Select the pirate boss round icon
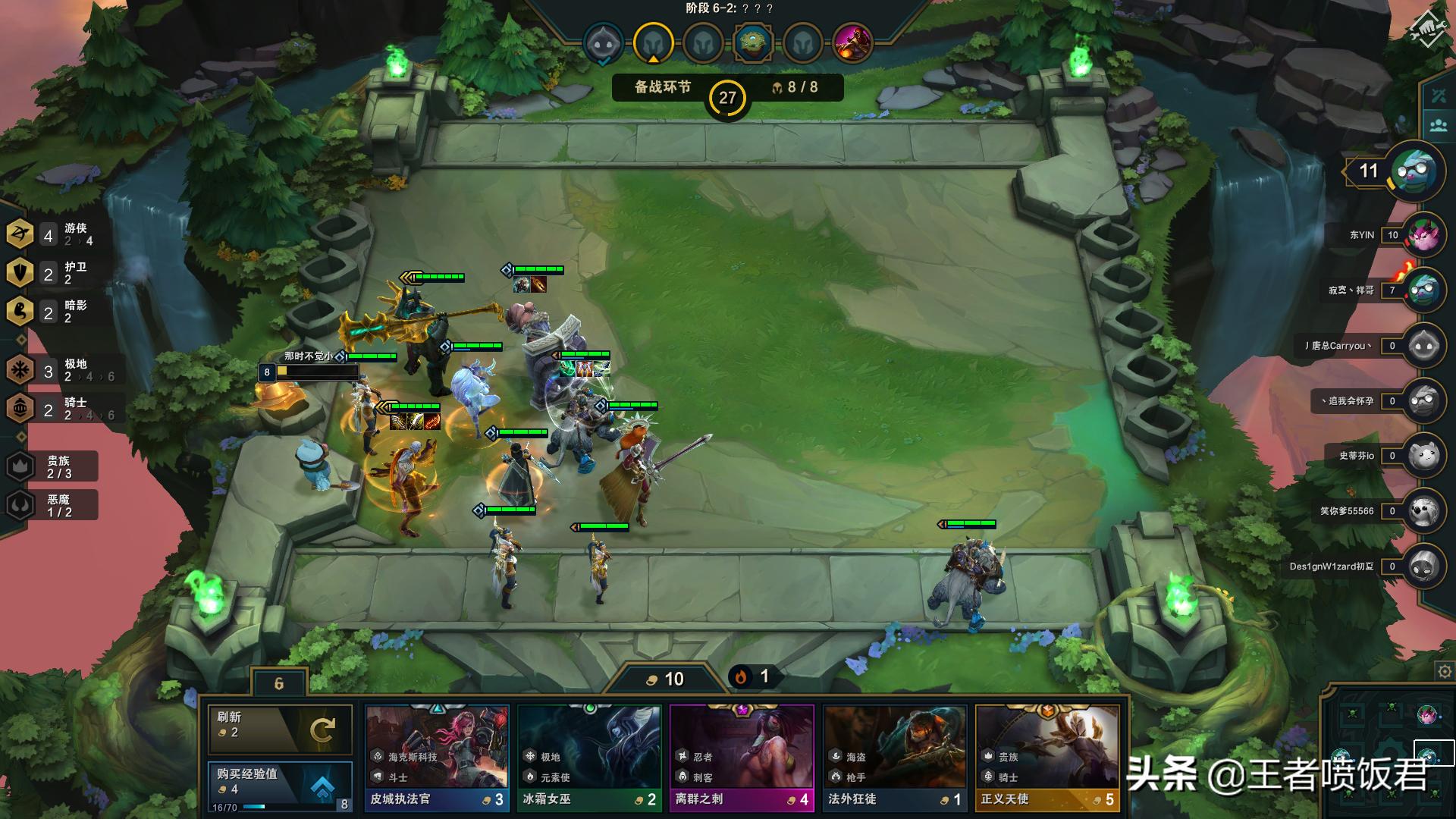 [x=852, y=42]
